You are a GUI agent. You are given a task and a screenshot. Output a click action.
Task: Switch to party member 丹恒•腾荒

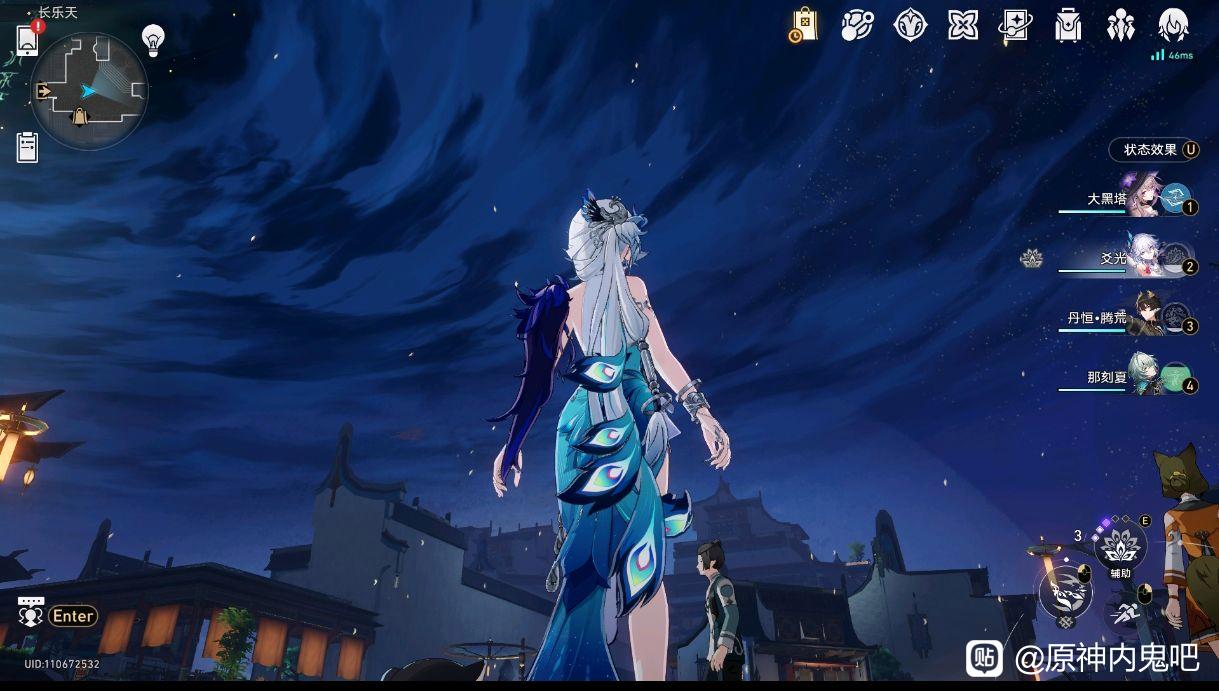pyautogui.click(x=1143, y=318)
